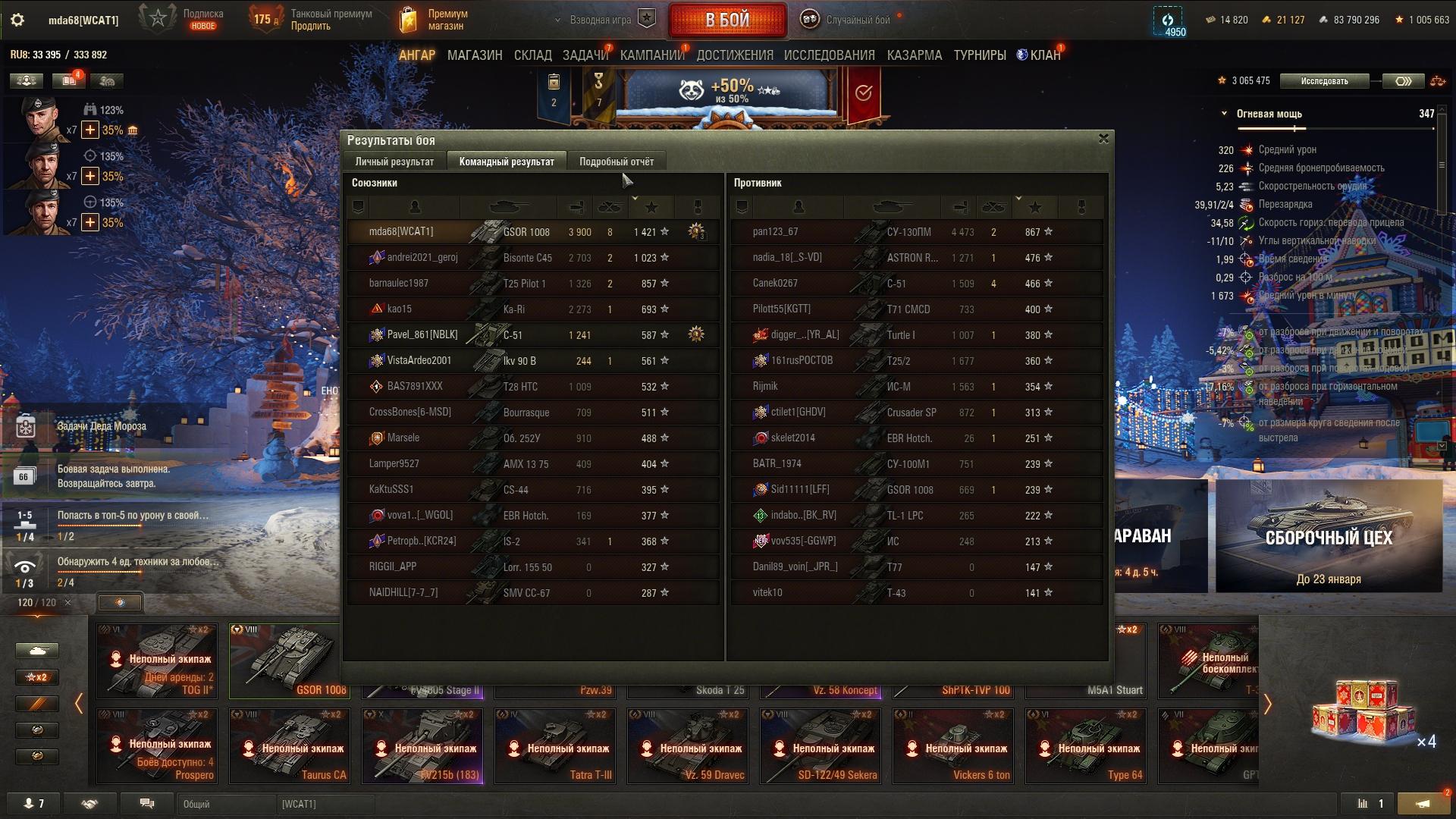Image resolution: width=1456 pixels, height=819 pixels.
Task: Open the Сборочный цех banner
Action: [x=1329, y=535]
